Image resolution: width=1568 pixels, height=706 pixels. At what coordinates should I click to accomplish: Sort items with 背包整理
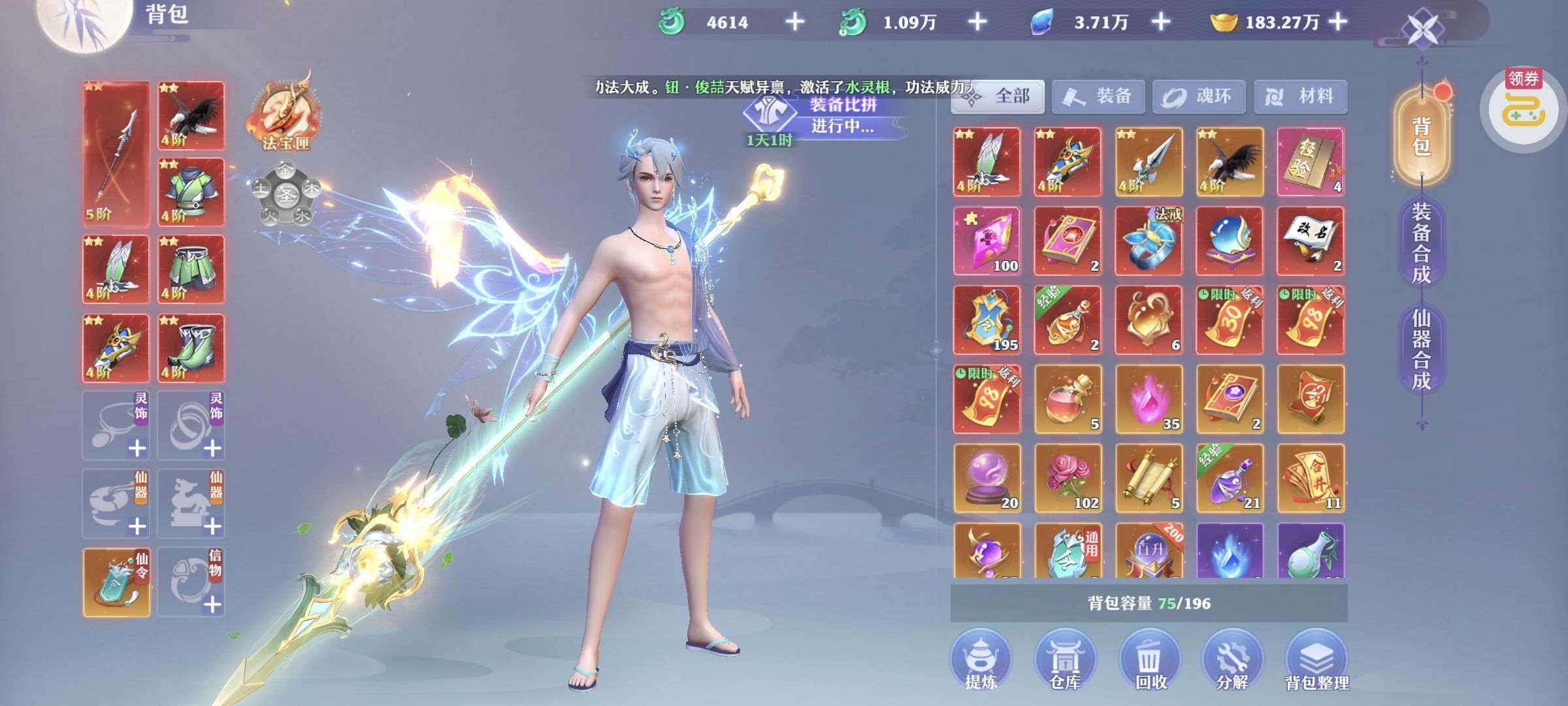tap(1316, 660)
